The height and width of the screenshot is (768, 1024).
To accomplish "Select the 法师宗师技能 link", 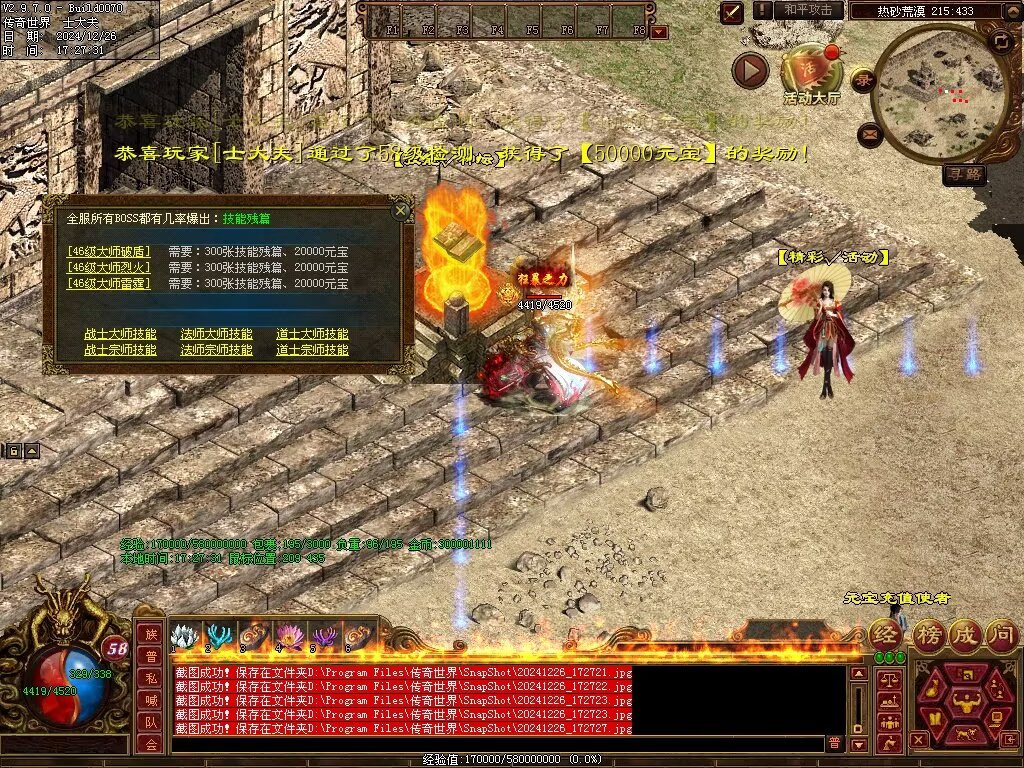I will pyautogui.click(x=216, y=350).
